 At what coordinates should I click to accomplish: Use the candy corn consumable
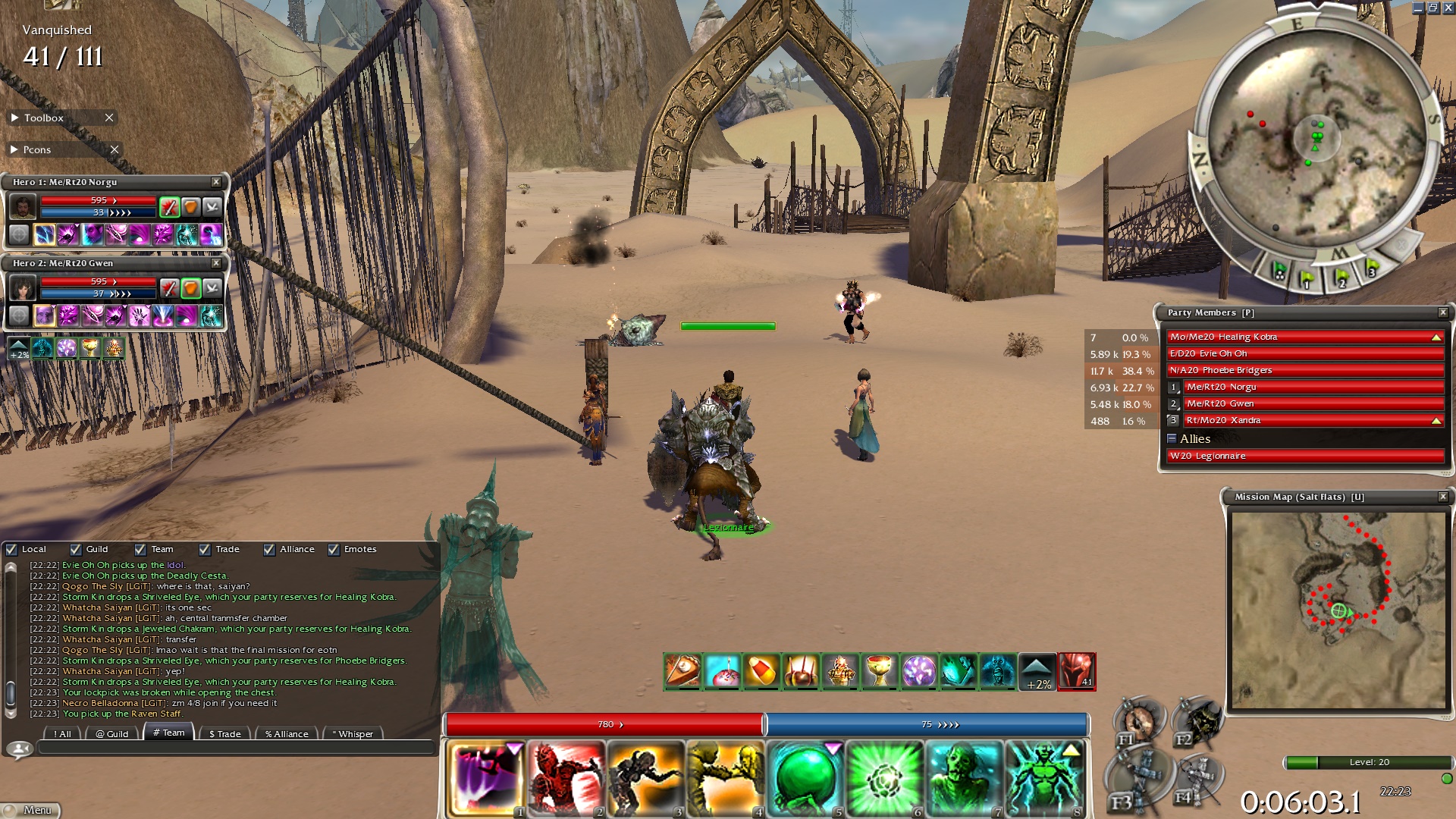761,671
